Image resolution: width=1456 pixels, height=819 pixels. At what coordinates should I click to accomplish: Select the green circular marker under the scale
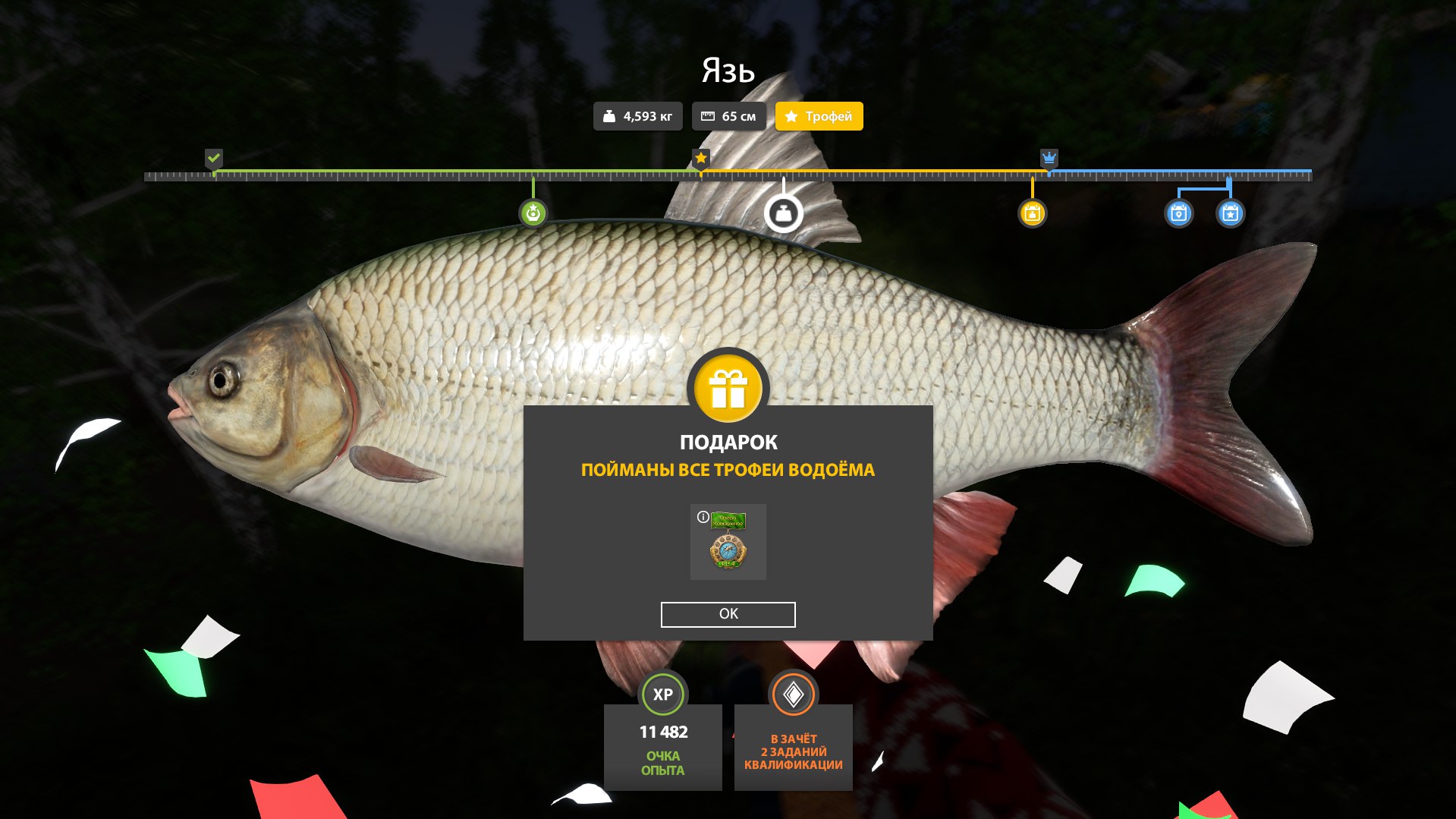pos(533,213)
